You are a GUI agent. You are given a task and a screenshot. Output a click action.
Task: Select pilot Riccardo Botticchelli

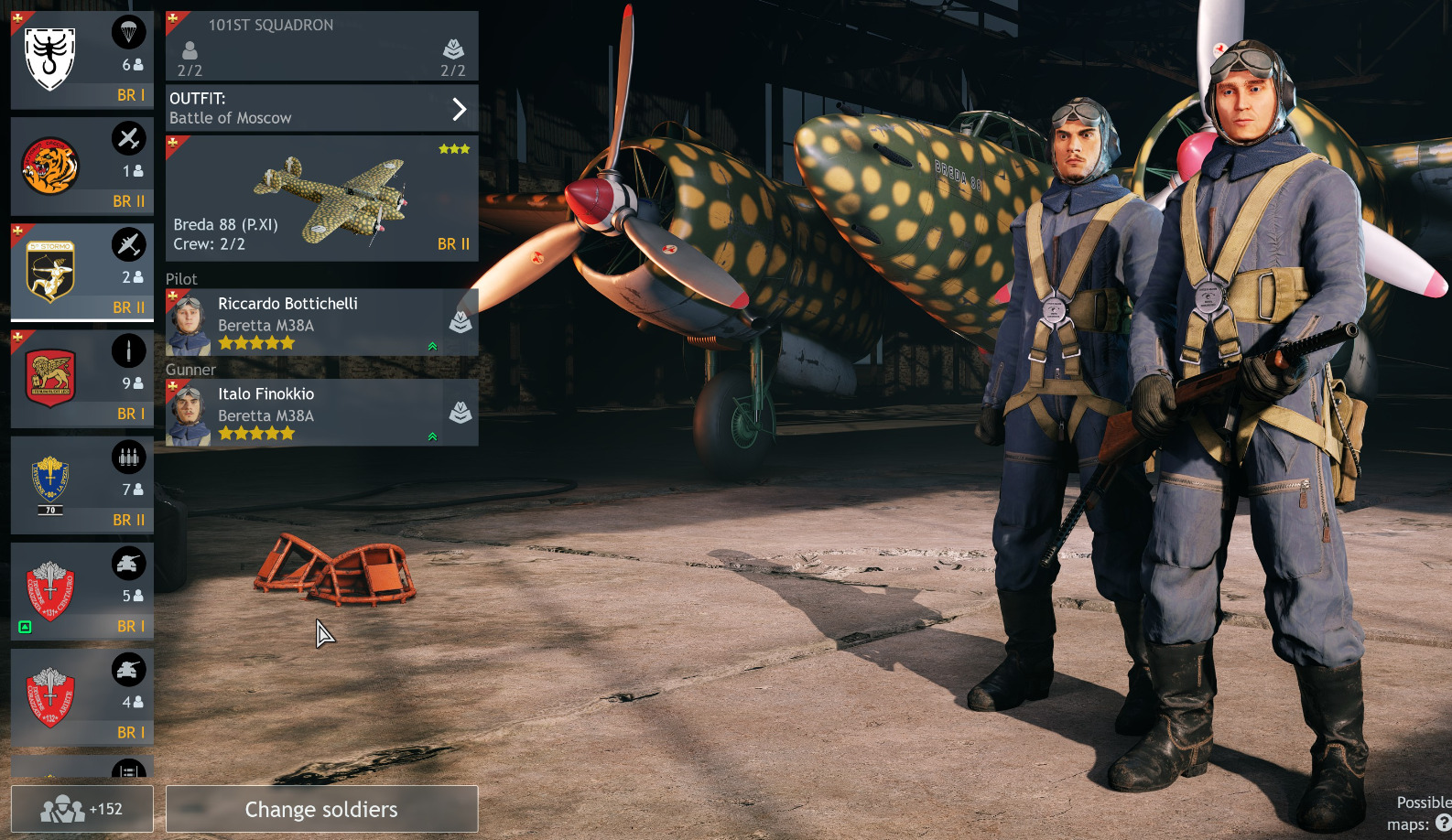click(321, 323)
